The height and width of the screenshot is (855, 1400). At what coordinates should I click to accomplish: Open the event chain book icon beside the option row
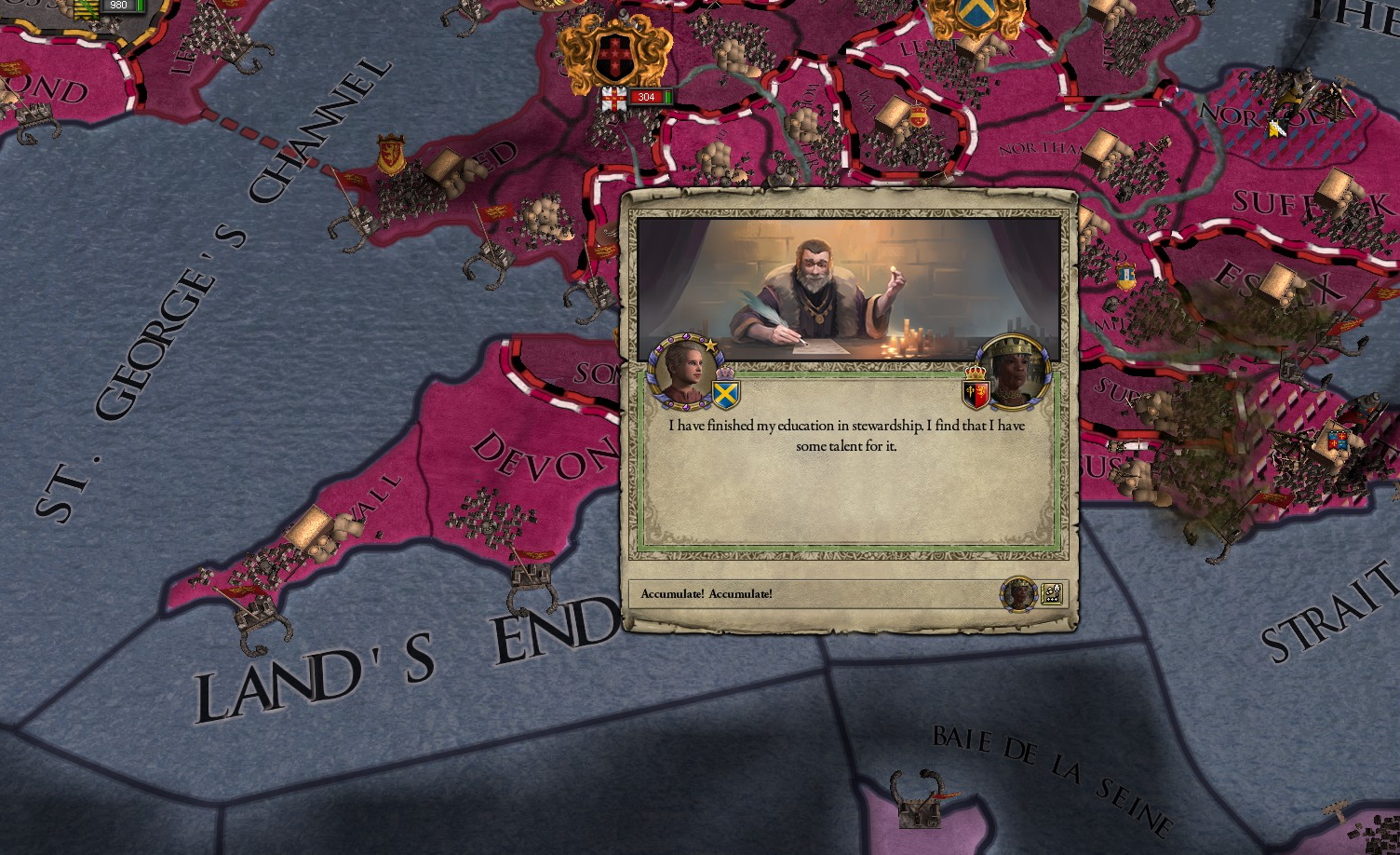[x=1051, y=593]
